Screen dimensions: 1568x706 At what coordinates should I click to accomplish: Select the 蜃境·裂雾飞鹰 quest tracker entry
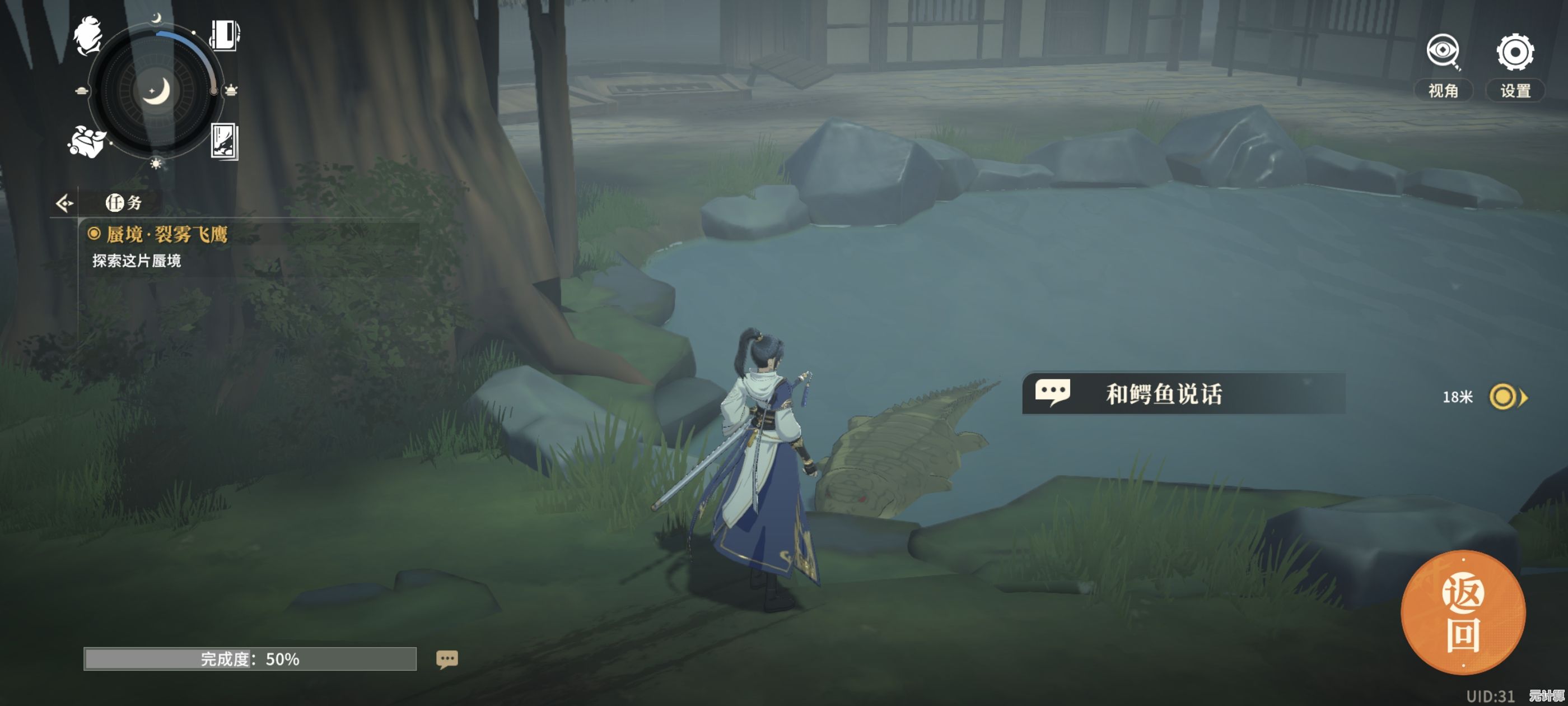166,235
